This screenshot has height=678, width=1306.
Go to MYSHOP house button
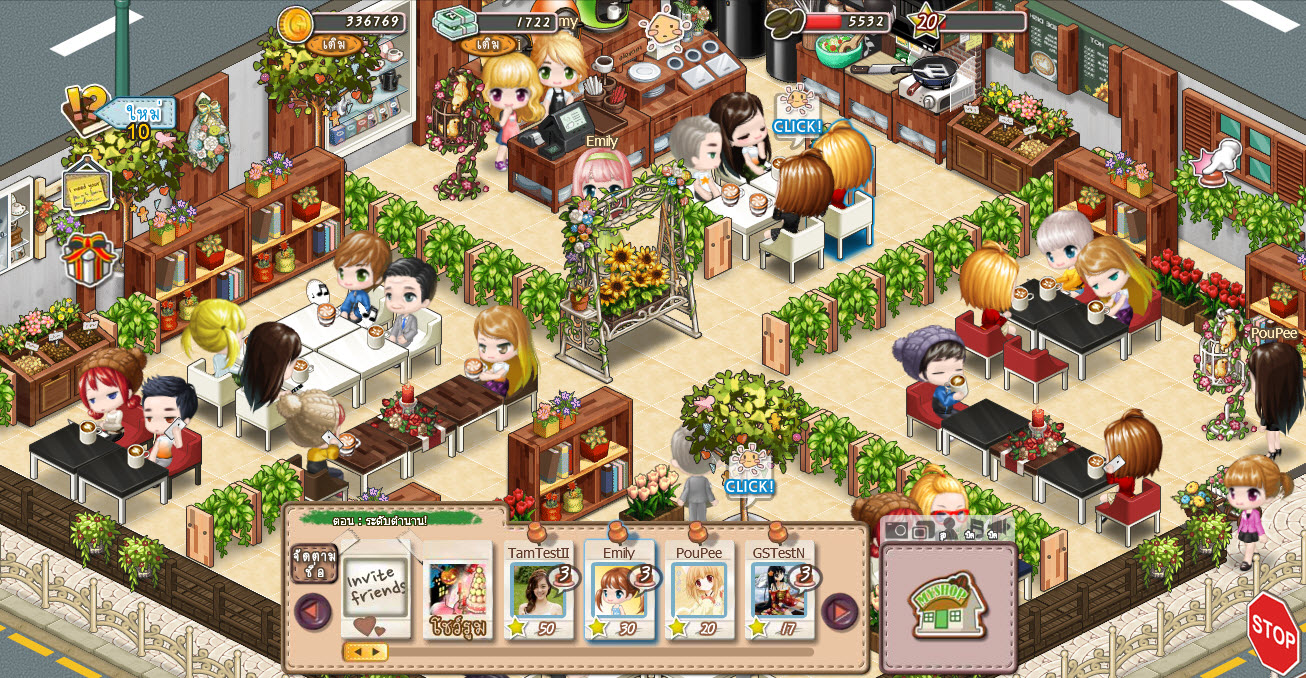coord(948,606)
